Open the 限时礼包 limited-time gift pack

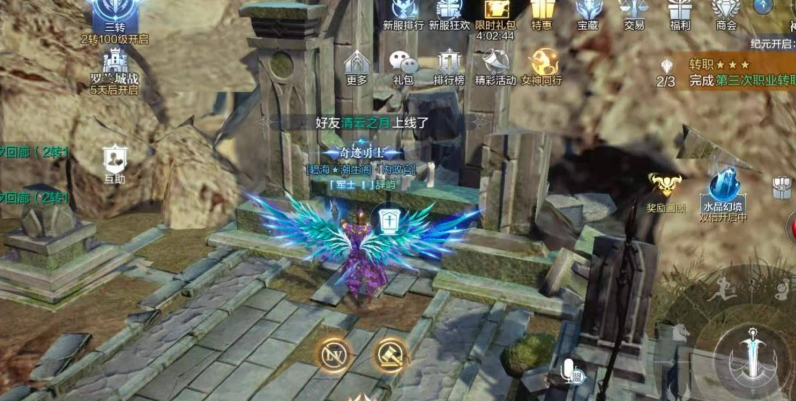coord(497,14)
